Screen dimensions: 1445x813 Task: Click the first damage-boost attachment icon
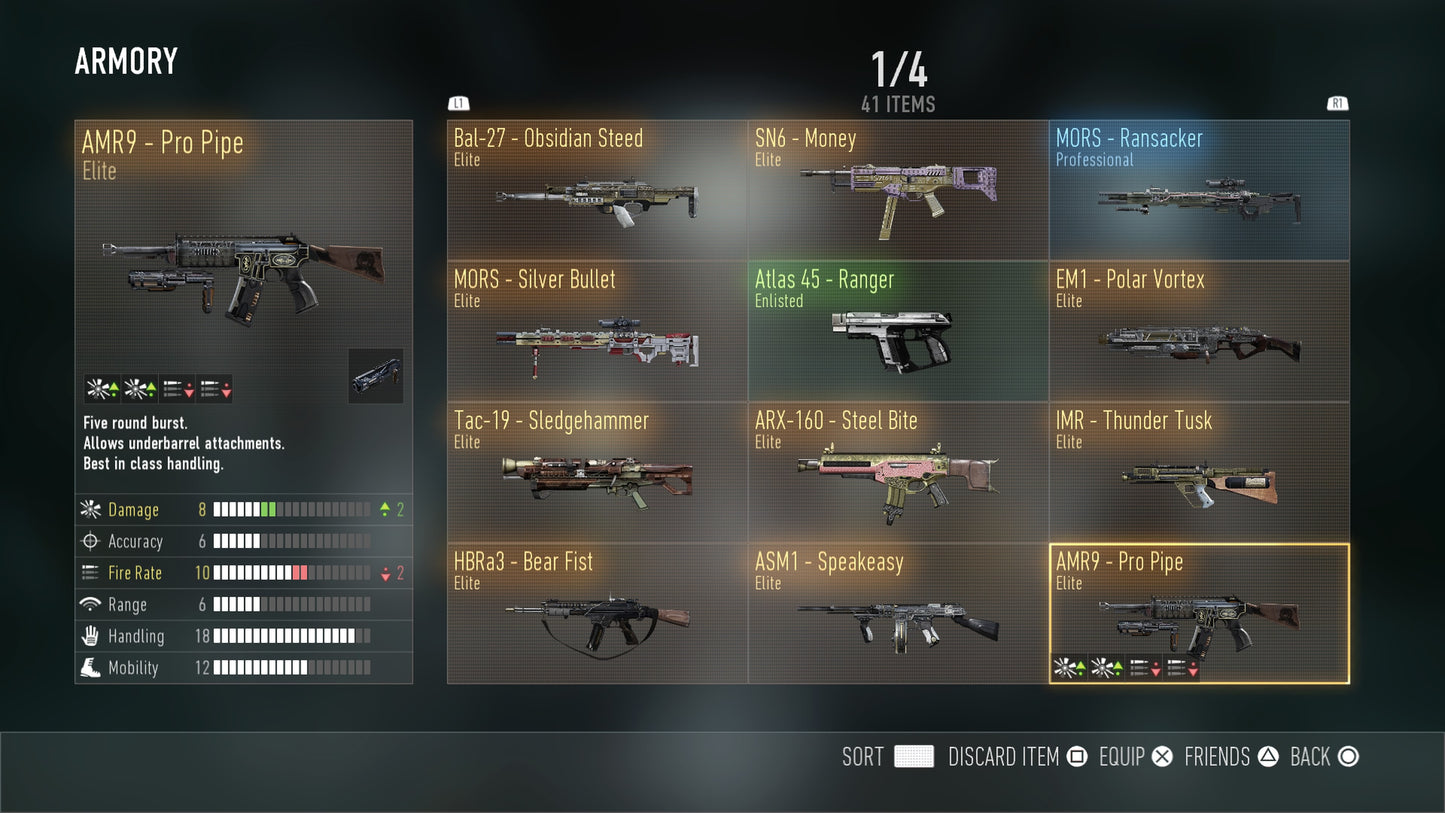pos(99,386)
